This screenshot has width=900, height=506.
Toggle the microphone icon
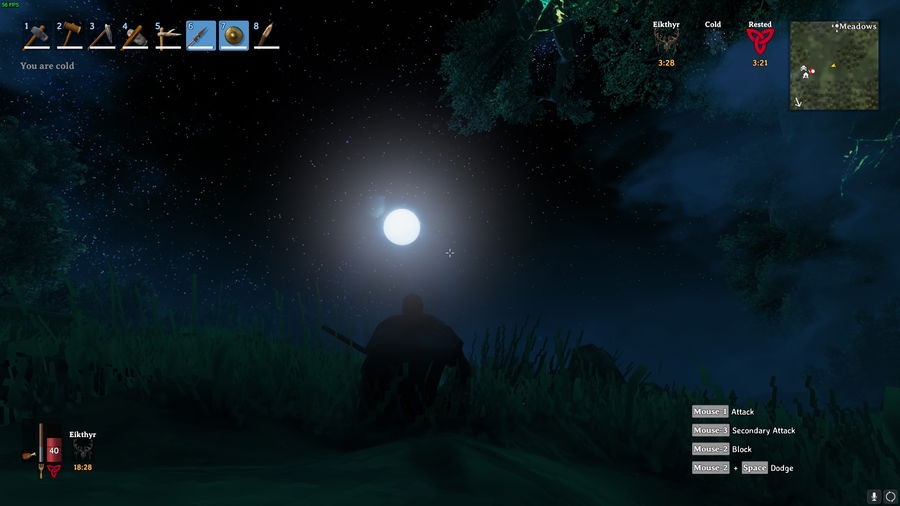point(874,496)
